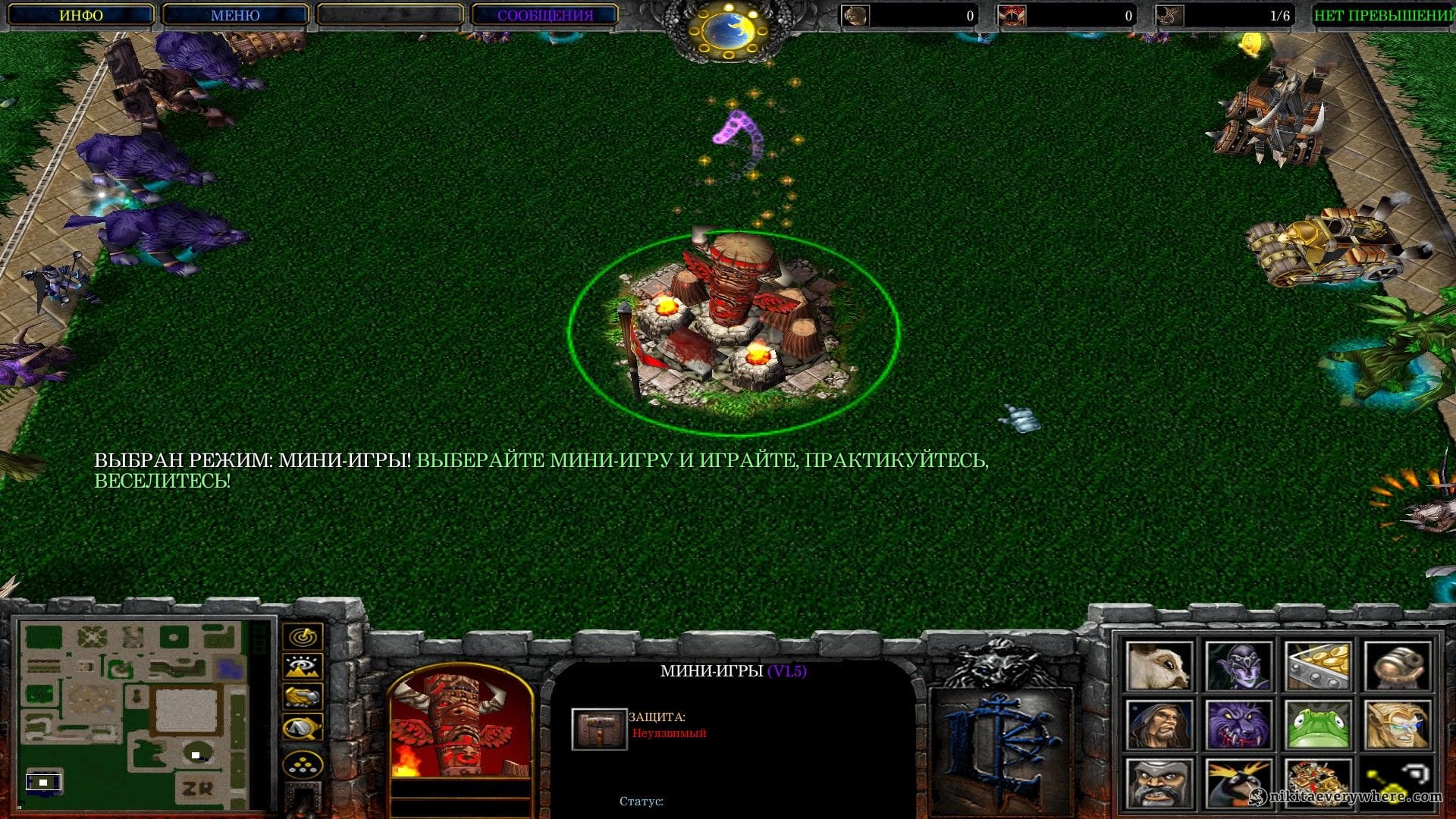
Task: Select the white sheep mini-game icon
Action: 1158,666
